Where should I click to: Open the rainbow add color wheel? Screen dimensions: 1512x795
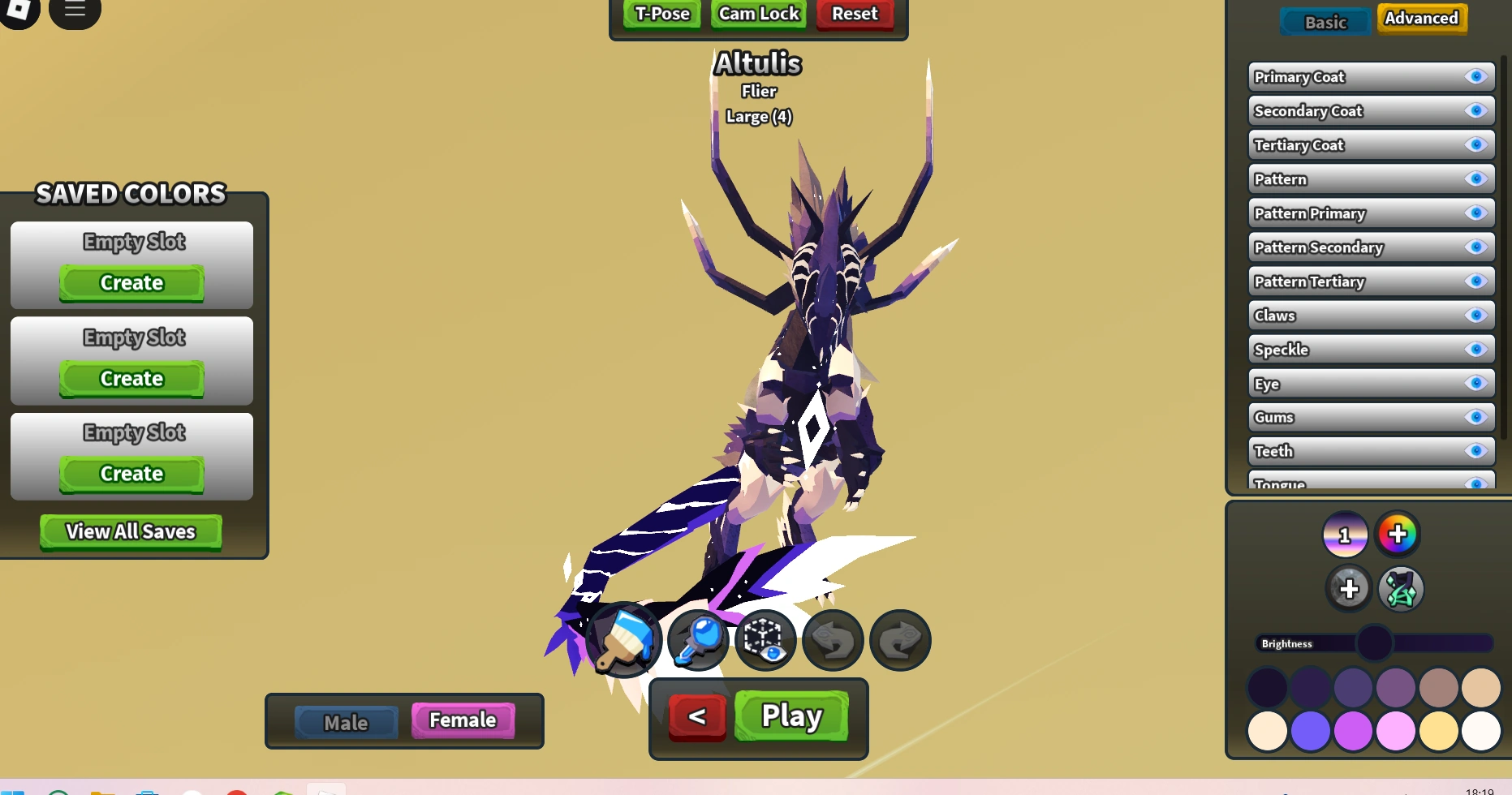click(x=1398, y=534)
